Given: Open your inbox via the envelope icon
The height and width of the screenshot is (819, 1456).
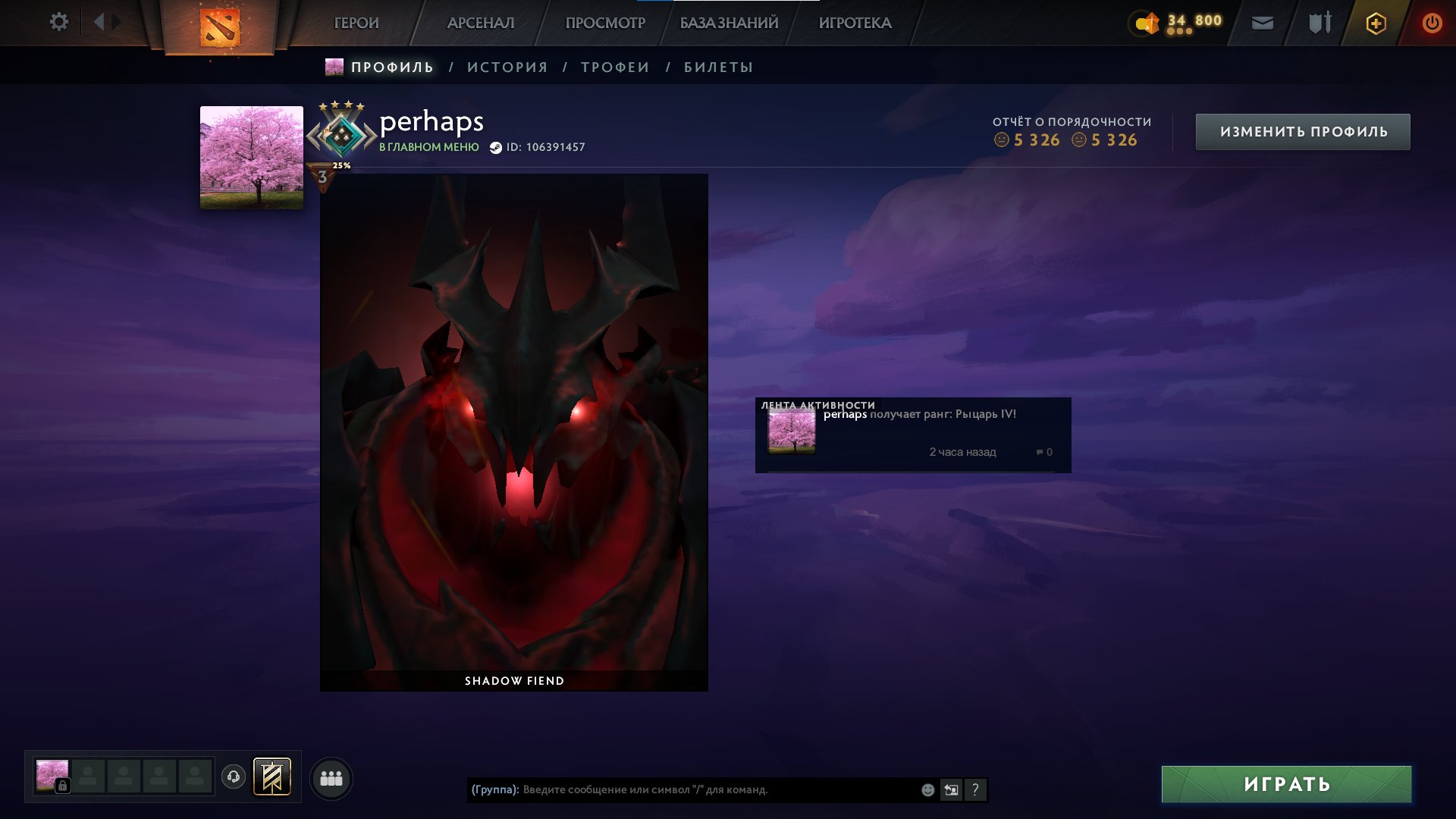Looking at the screenshot, I should pos(1261,24).
